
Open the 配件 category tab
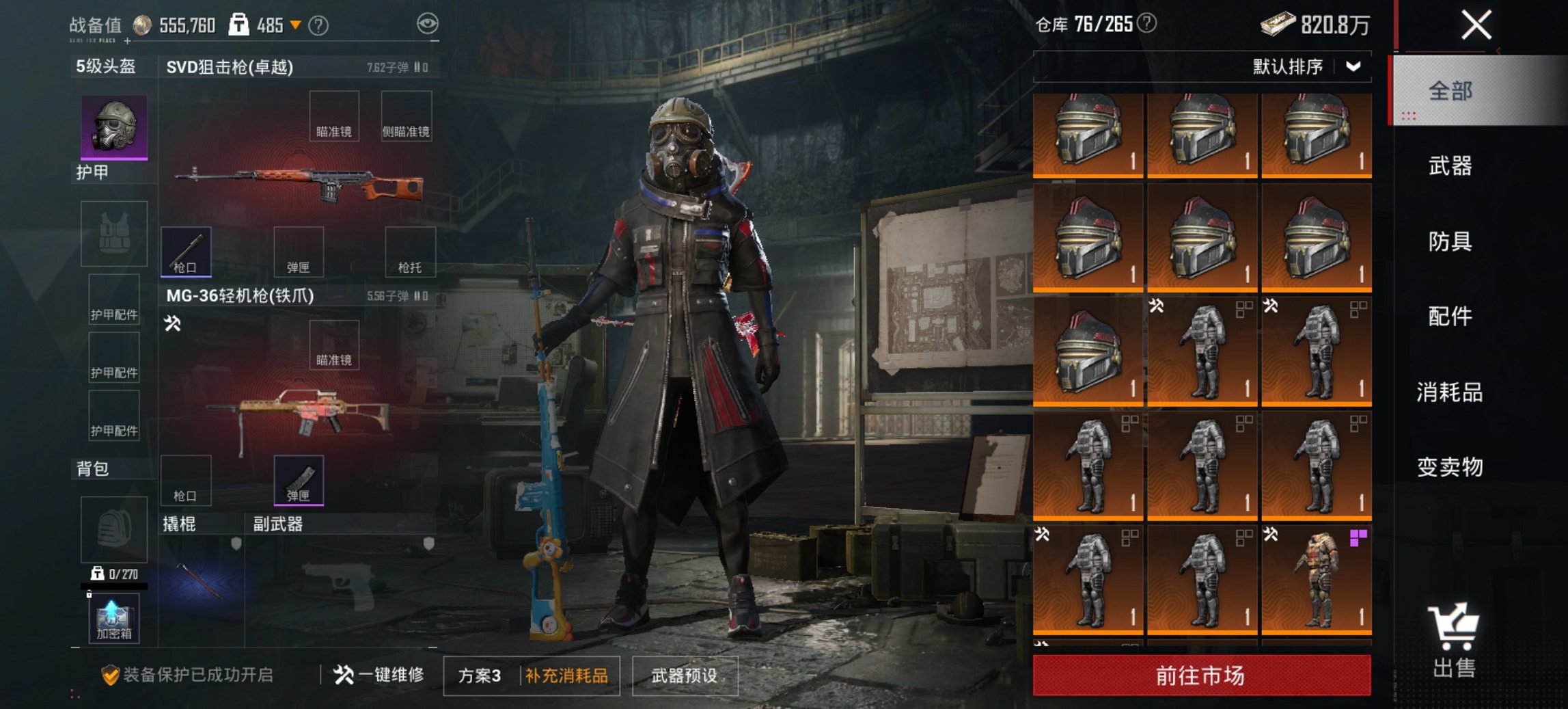tap(1449, 317)
